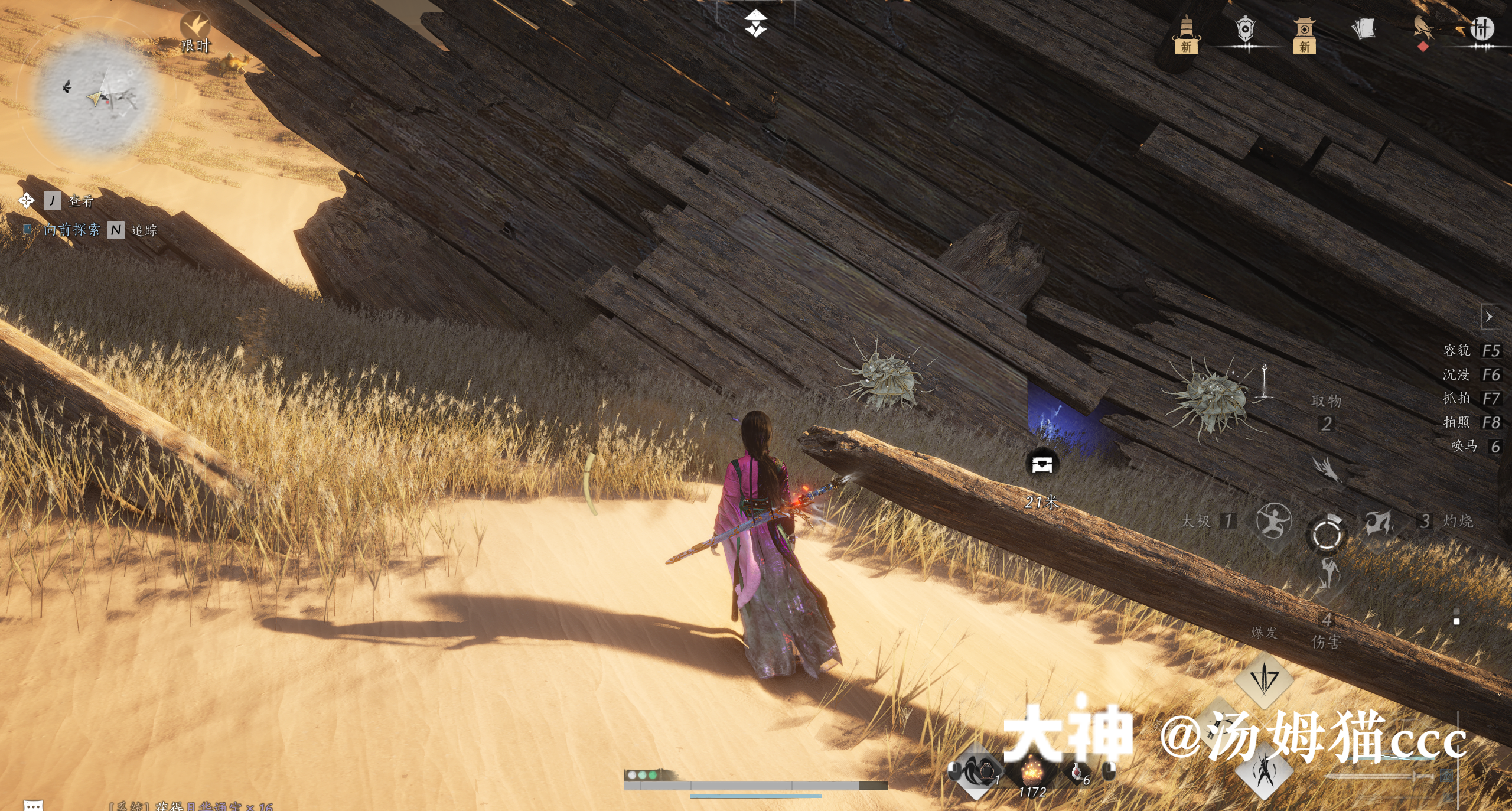The height and width of the screenshot is (811, 1512).
Task: Open the chat bubble icon
Action: pyautogui.click(x=33, y=805)
